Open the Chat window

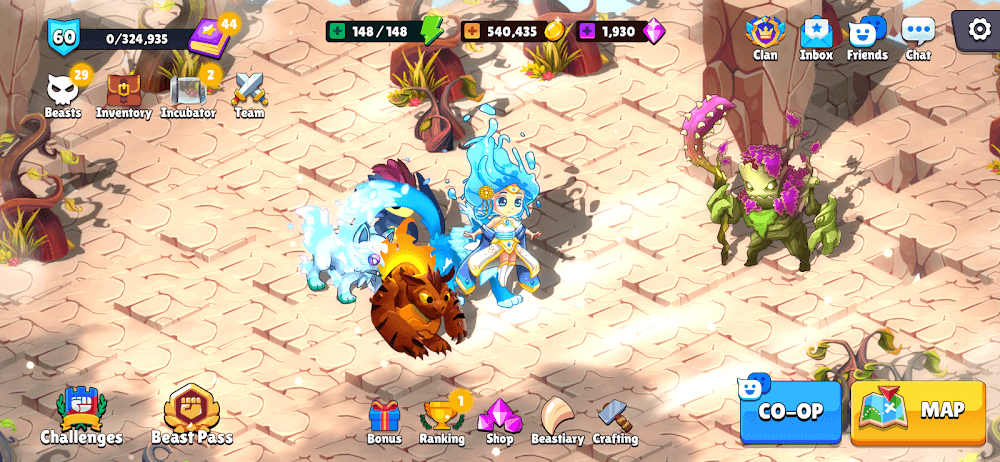(x=918, y=37)
